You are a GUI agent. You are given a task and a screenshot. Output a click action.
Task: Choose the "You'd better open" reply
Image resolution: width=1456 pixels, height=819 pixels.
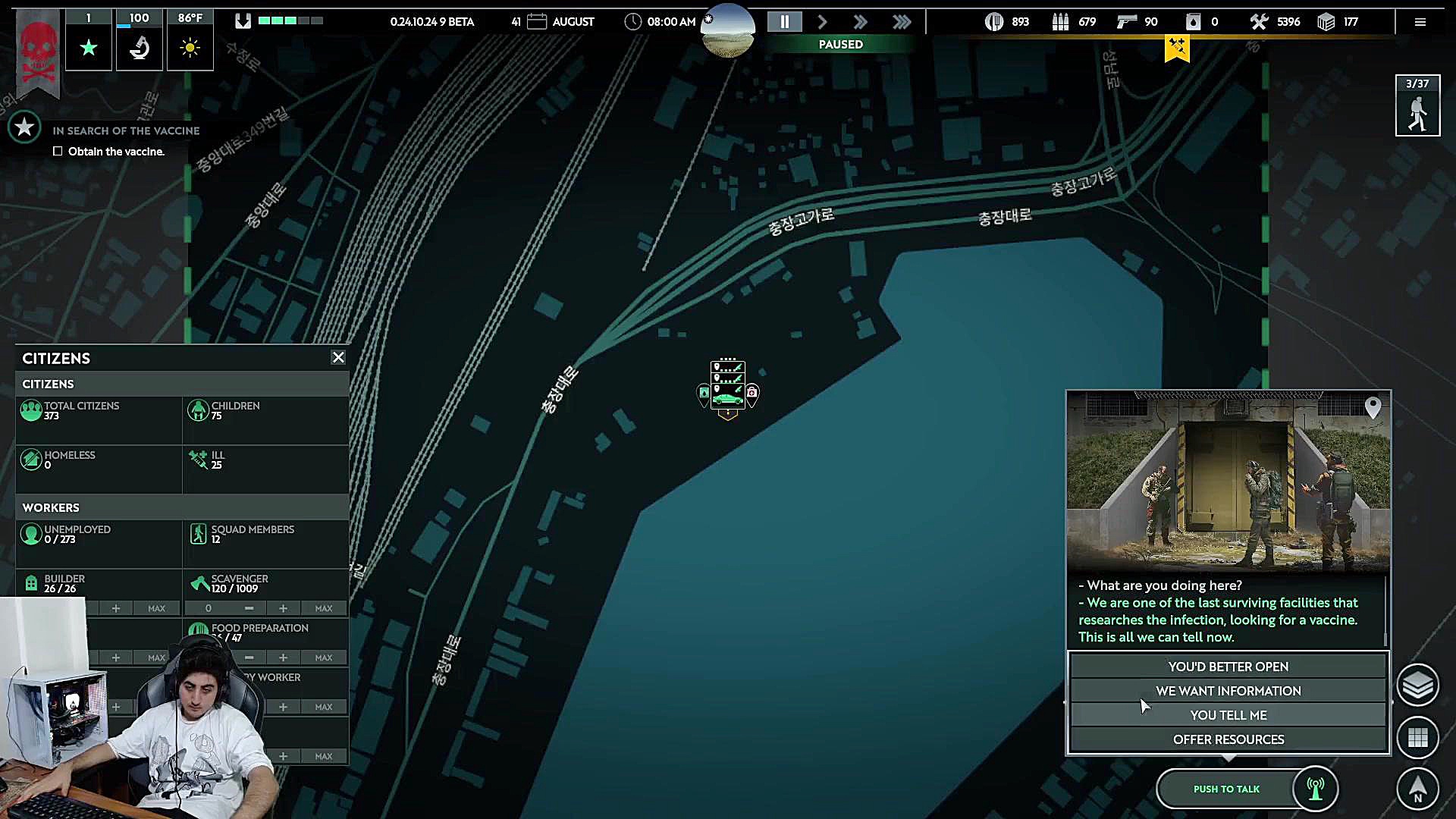(x=1228, y=667)
